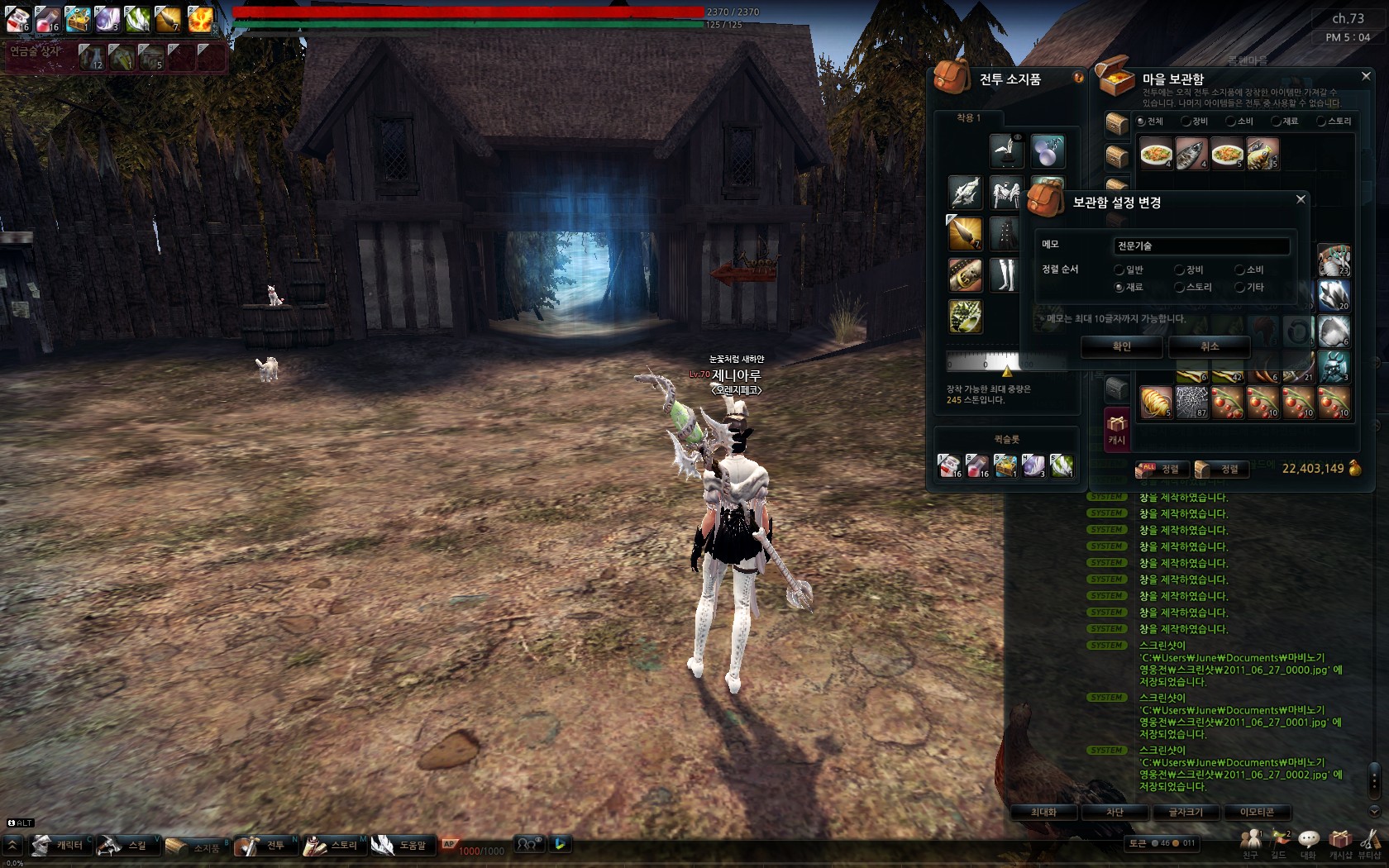Close the 보관함 설정 변경 dialog
The width and height of the screenshot is (1389, 868).
click(1301, 199)
